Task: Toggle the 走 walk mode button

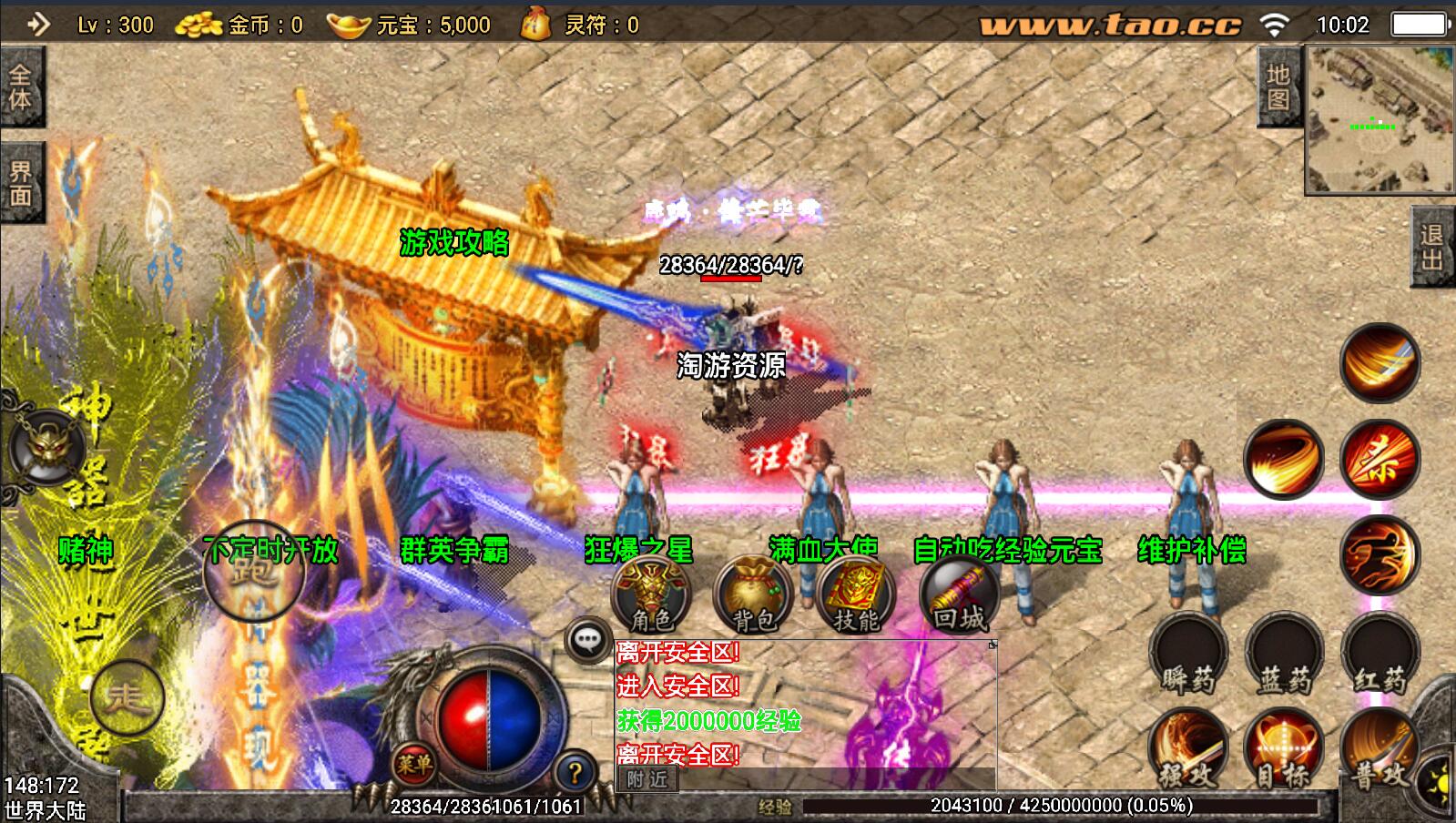Action: coord(127,698)
